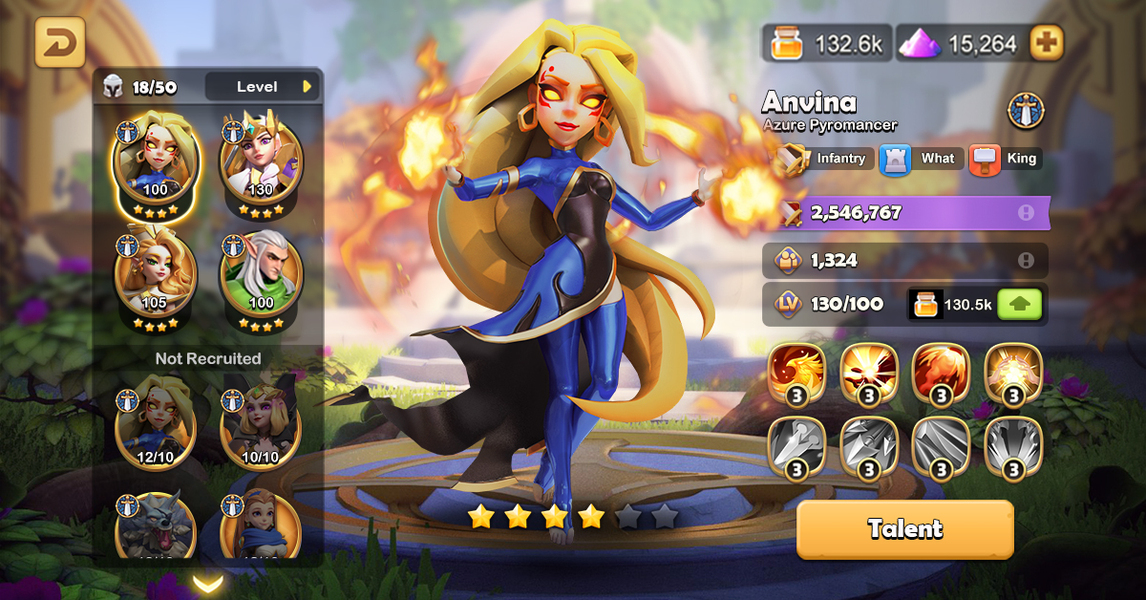Select the white-haired elf hero in green

click(260, 272)
